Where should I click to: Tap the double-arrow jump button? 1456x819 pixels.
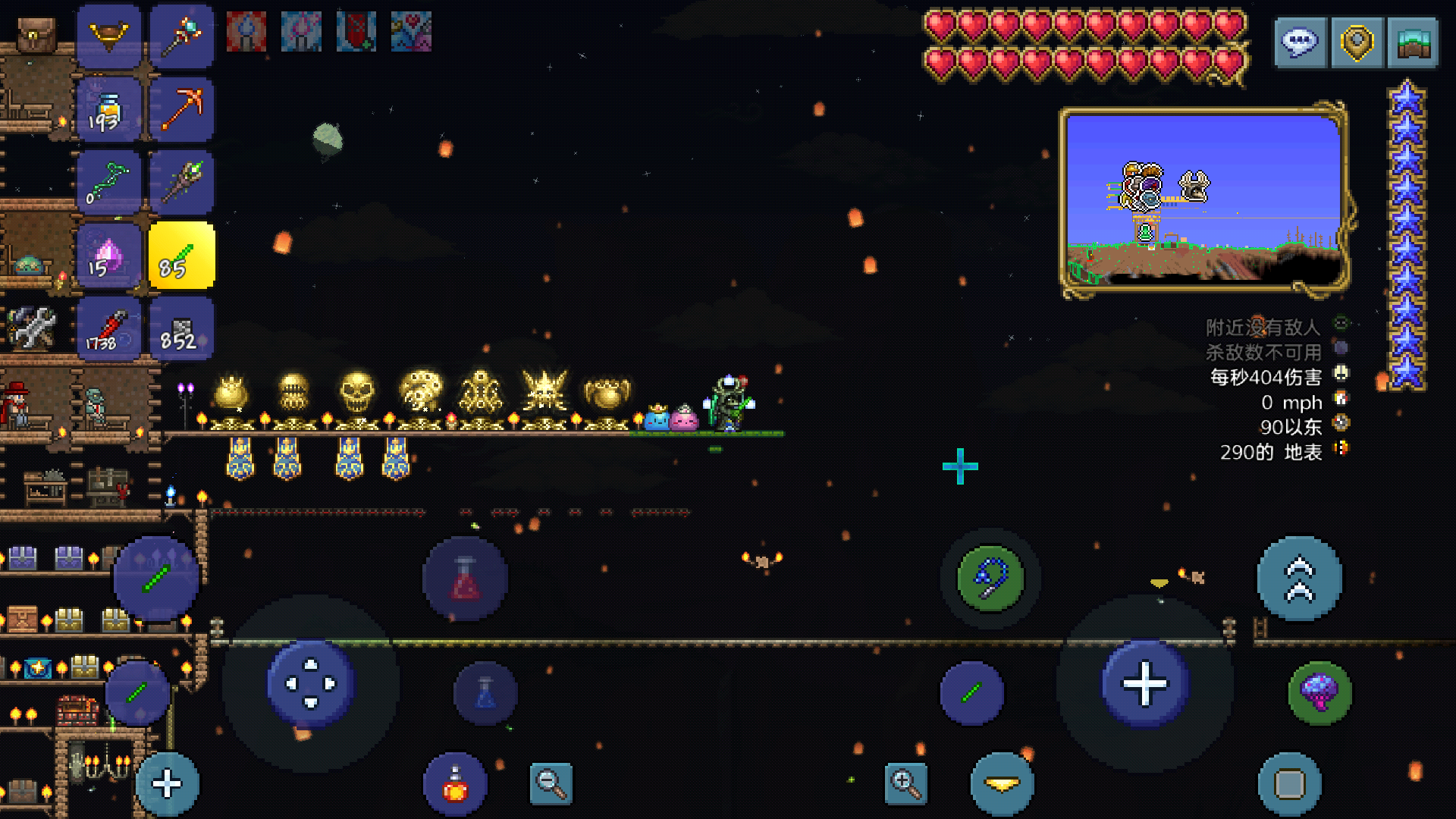click(x=1299, y=579)
